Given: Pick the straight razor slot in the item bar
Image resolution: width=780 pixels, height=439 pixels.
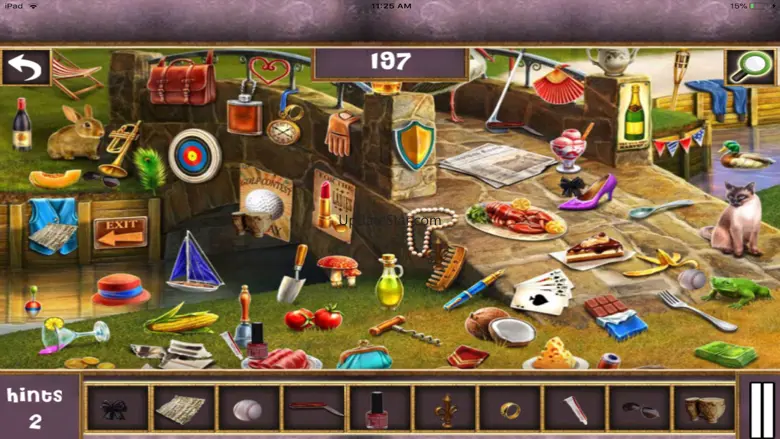Looking at the screenshot, I should pyautogui.click(x=314, y=409).
